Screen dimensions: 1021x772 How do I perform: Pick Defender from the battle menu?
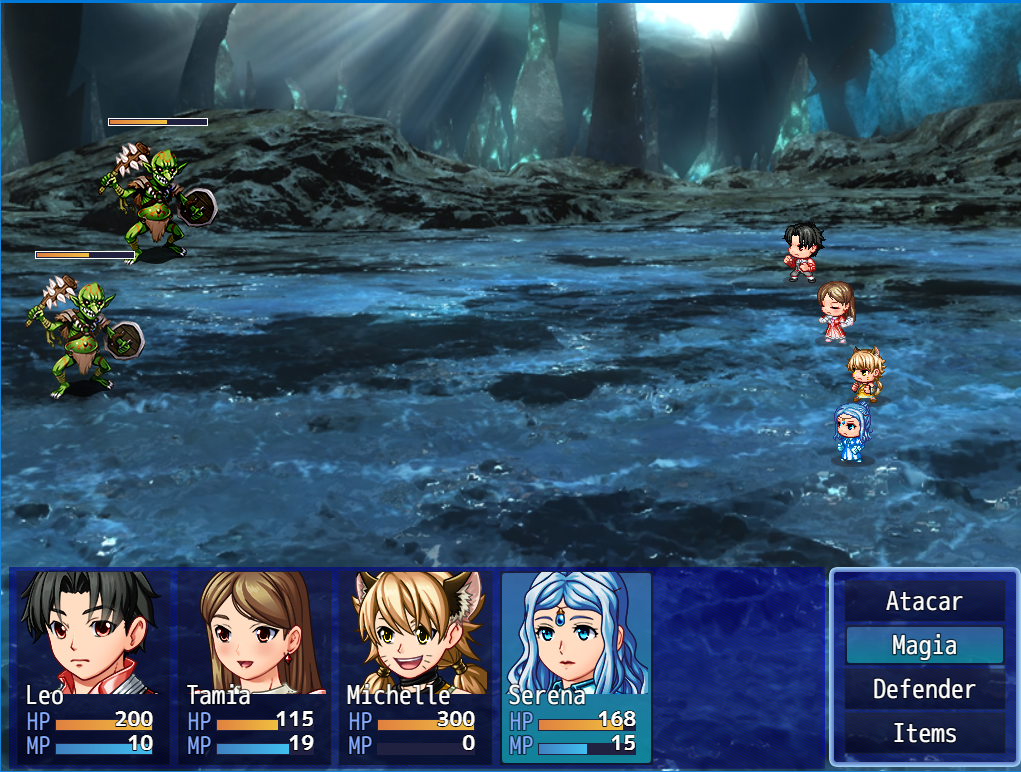(924, 690)
